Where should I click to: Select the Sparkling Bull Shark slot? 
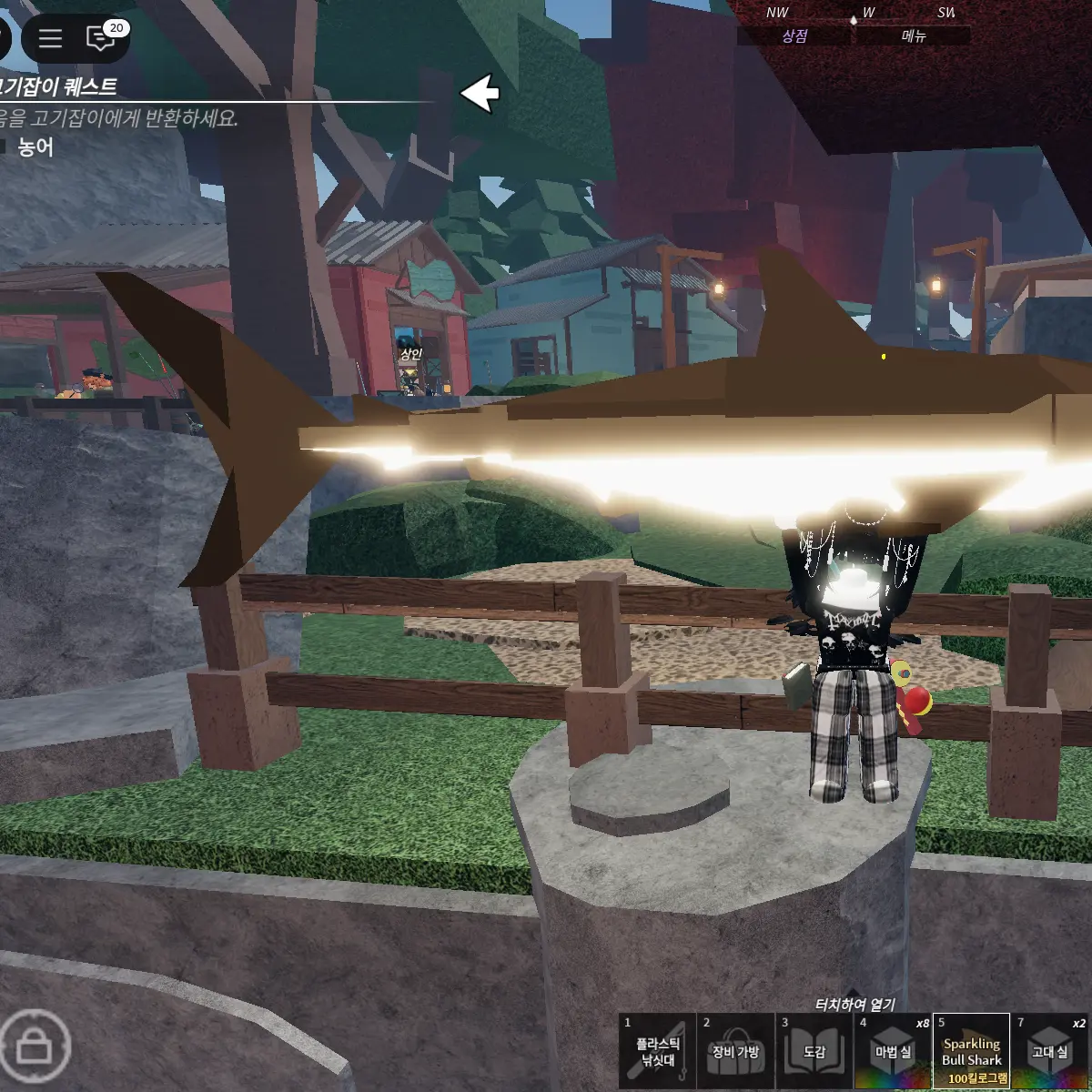pyautogui.click(x=972, y=1052)
